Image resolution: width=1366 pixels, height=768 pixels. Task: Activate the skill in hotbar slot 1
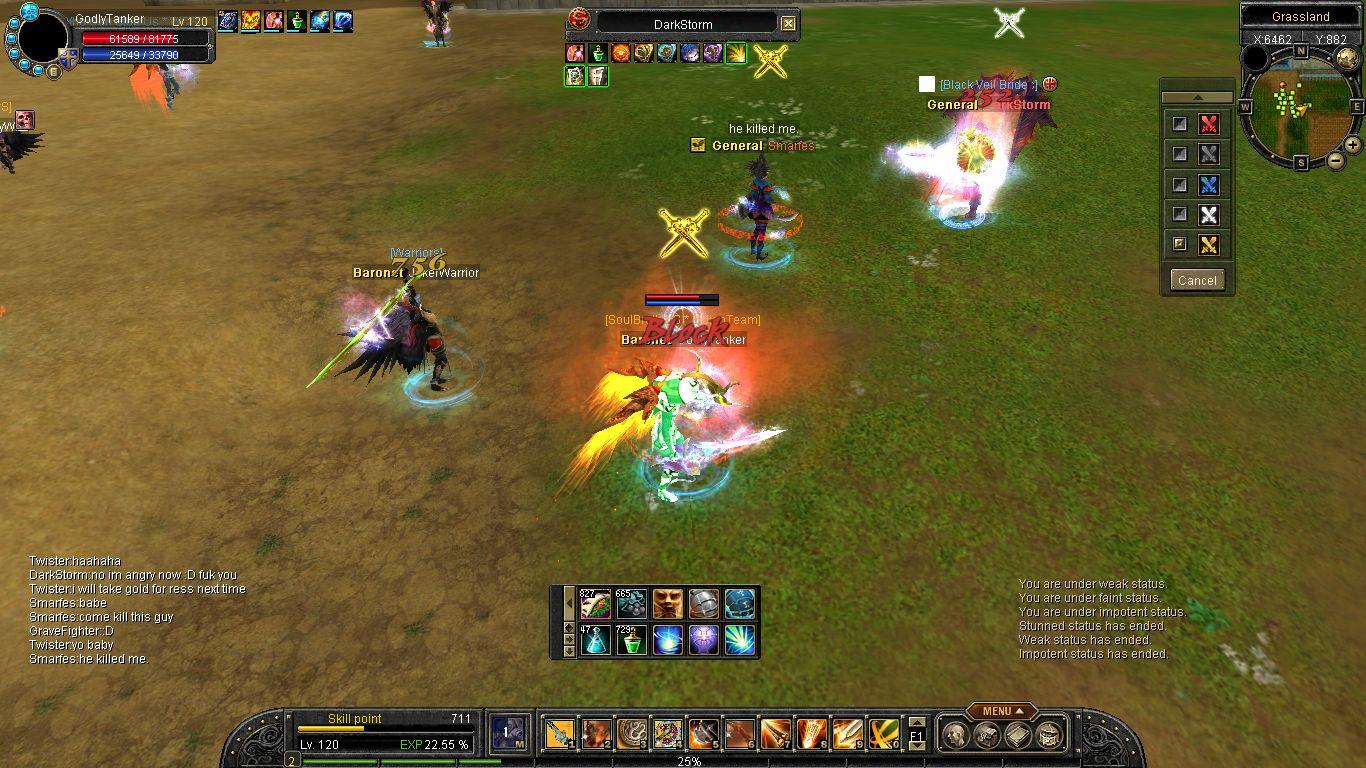[560, 735]
